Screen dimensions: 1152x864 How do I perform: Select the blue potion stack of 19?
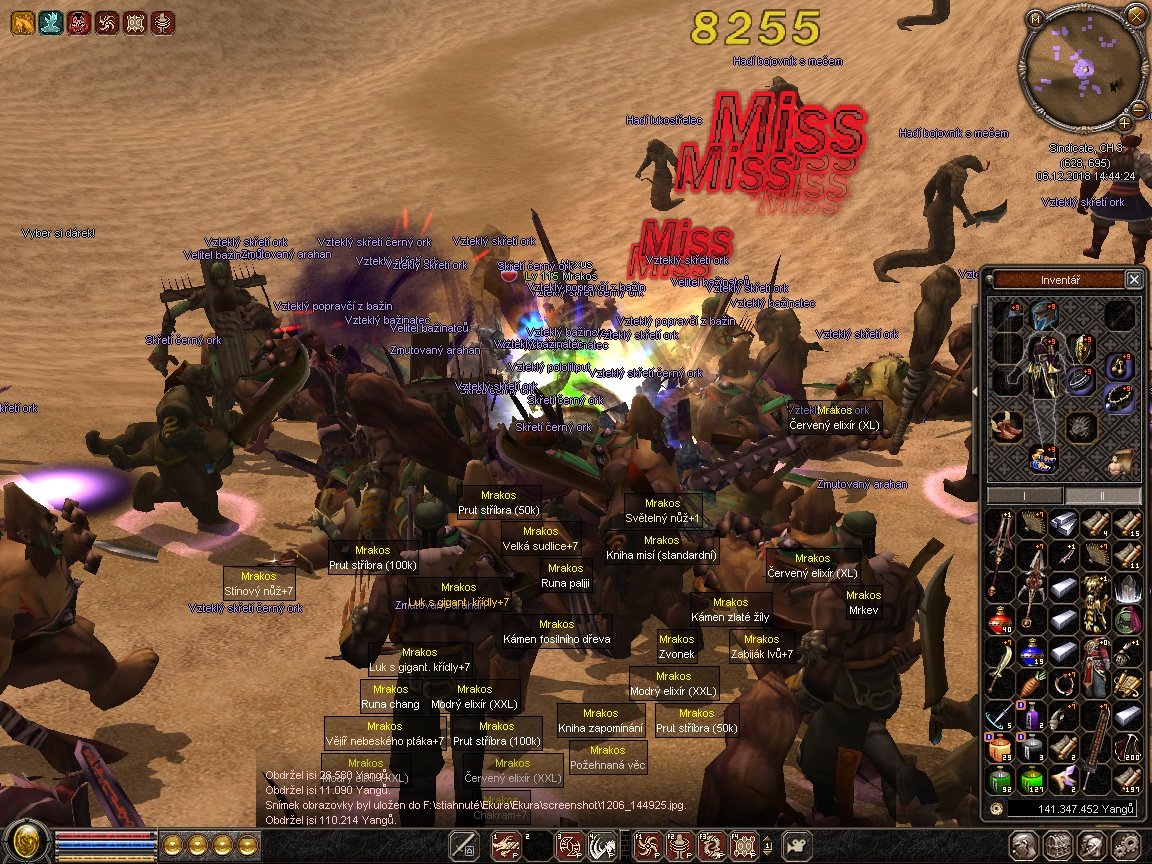(1032, 654)
